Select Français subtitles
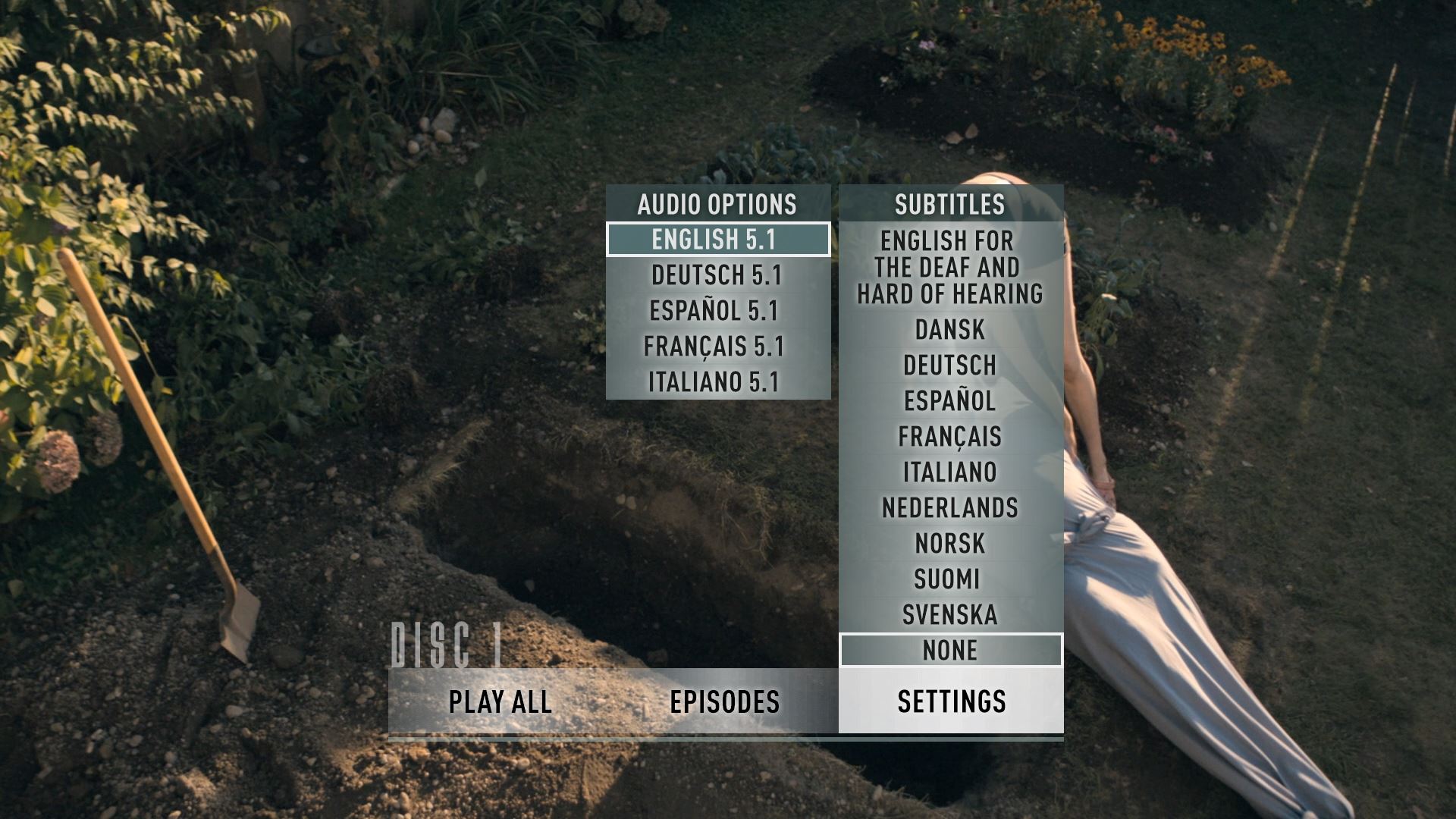This screenshot has height=819, width=1456. pos(950,437)
